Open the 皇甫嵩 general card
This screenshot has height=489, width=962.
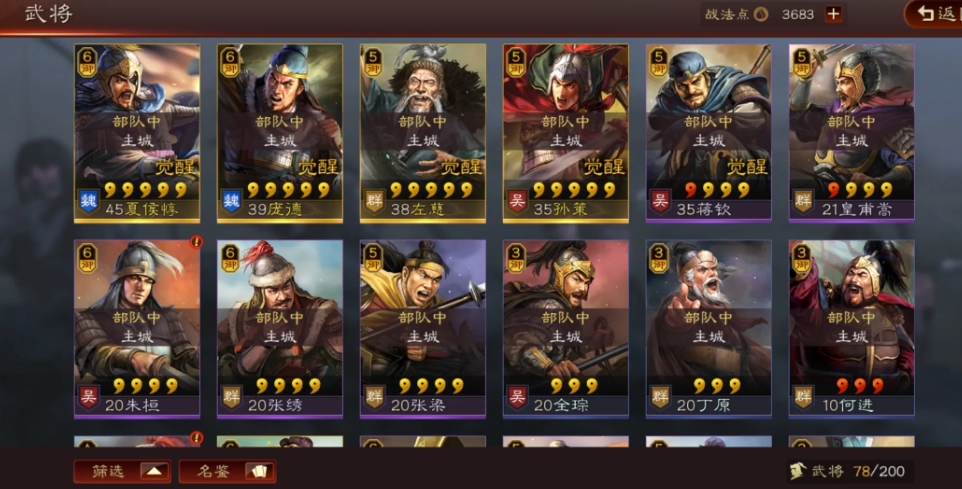click(x=851, y=132)
